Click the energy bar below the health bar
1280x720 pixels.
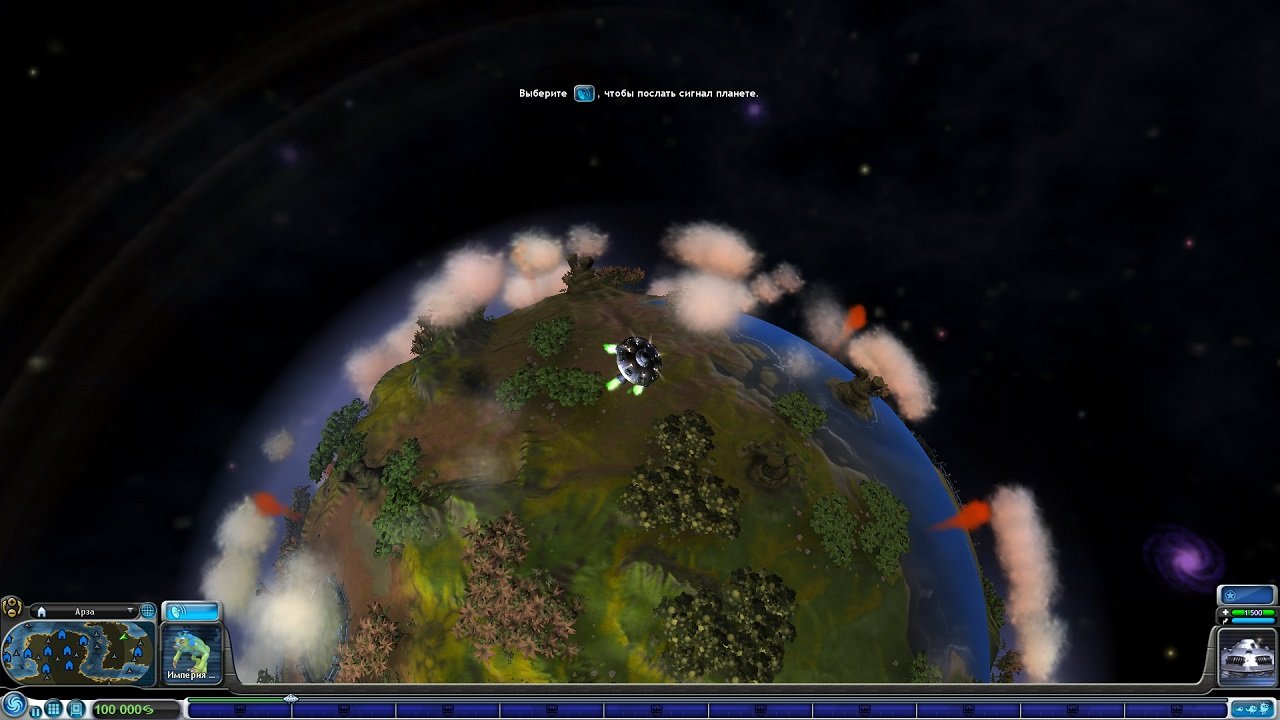pyautogui.click(x=1253, y=621)
